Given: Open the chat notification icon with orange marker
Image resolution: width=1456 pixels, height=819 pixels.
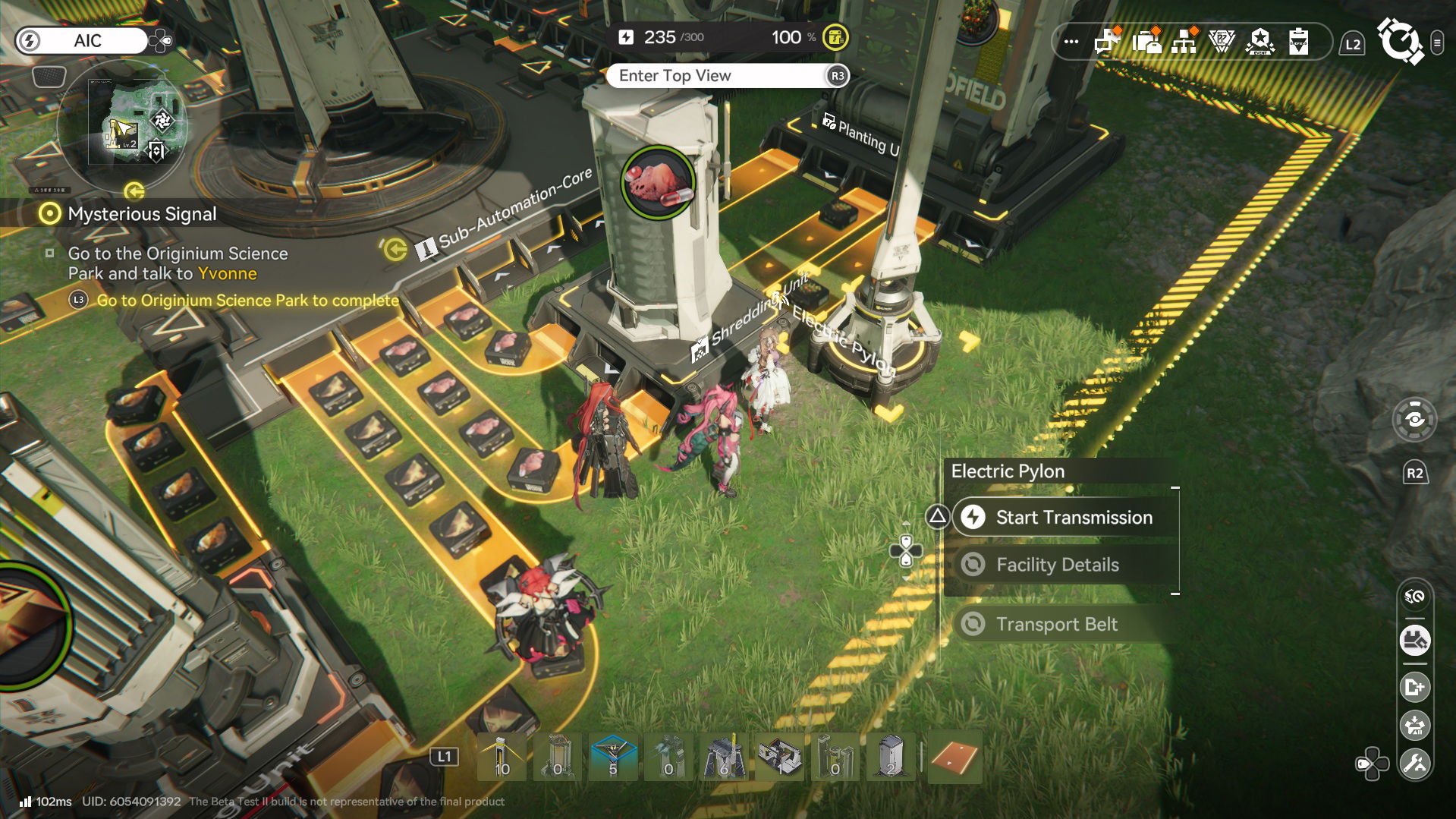Looking at the screenshot, I should [x=1108, y=43].
